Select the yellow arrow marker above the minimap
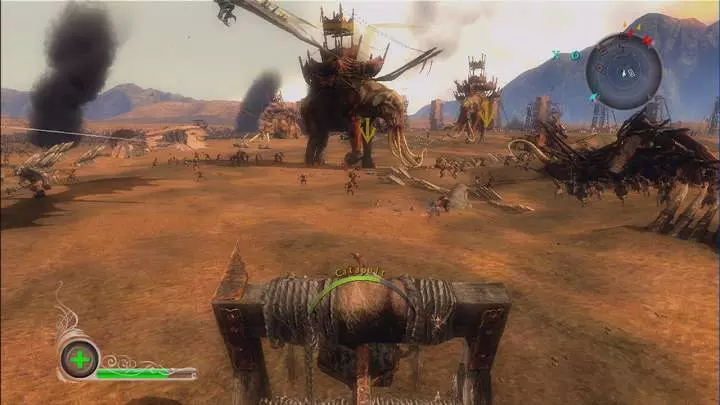 click(x=638, y=28)
